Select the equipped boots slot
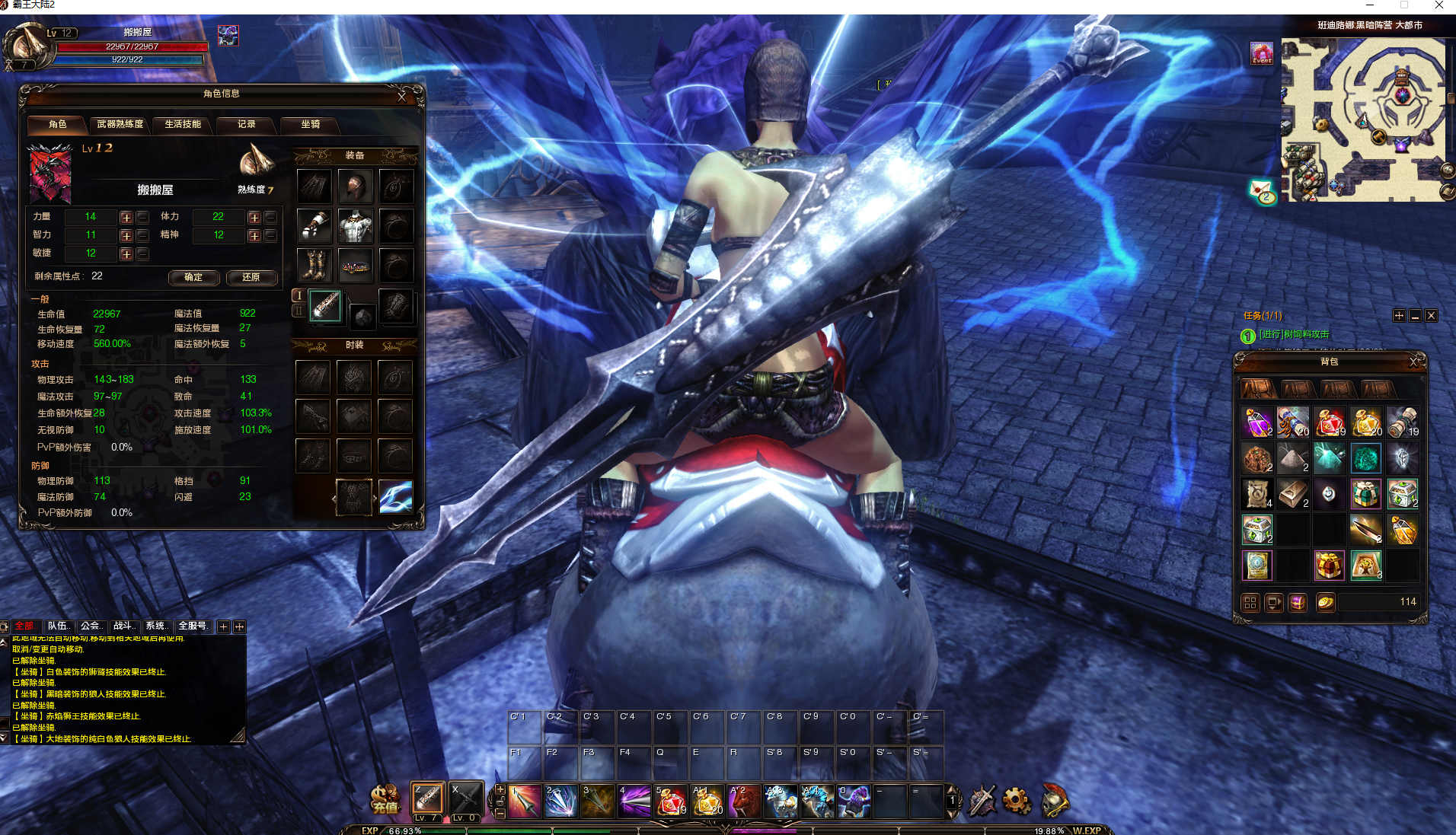Image resolution: width=1456 pixels, height=835 pixels. [315, 266]
